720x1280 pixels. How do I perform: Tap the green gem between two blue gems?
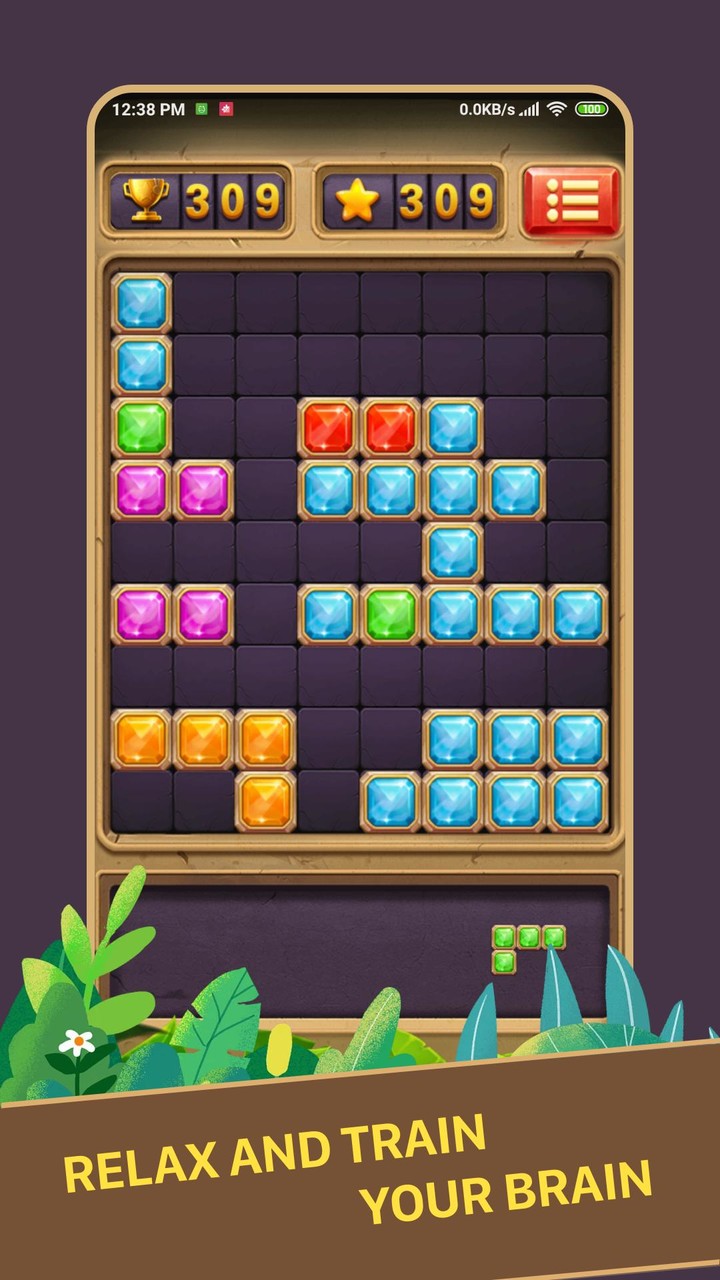click(390, 614)
